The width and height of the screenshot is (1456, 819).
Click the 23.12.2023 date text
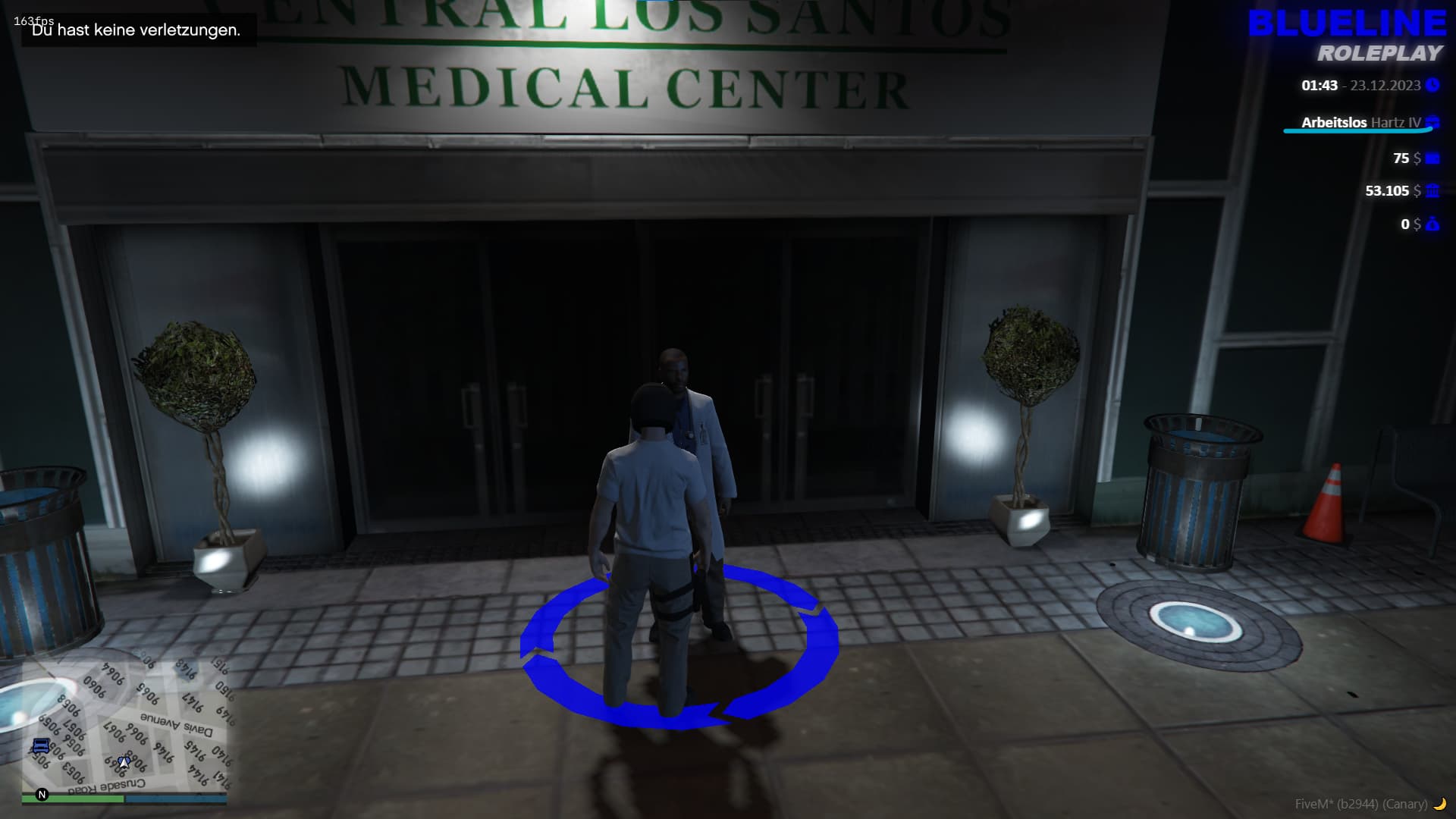1385,86
